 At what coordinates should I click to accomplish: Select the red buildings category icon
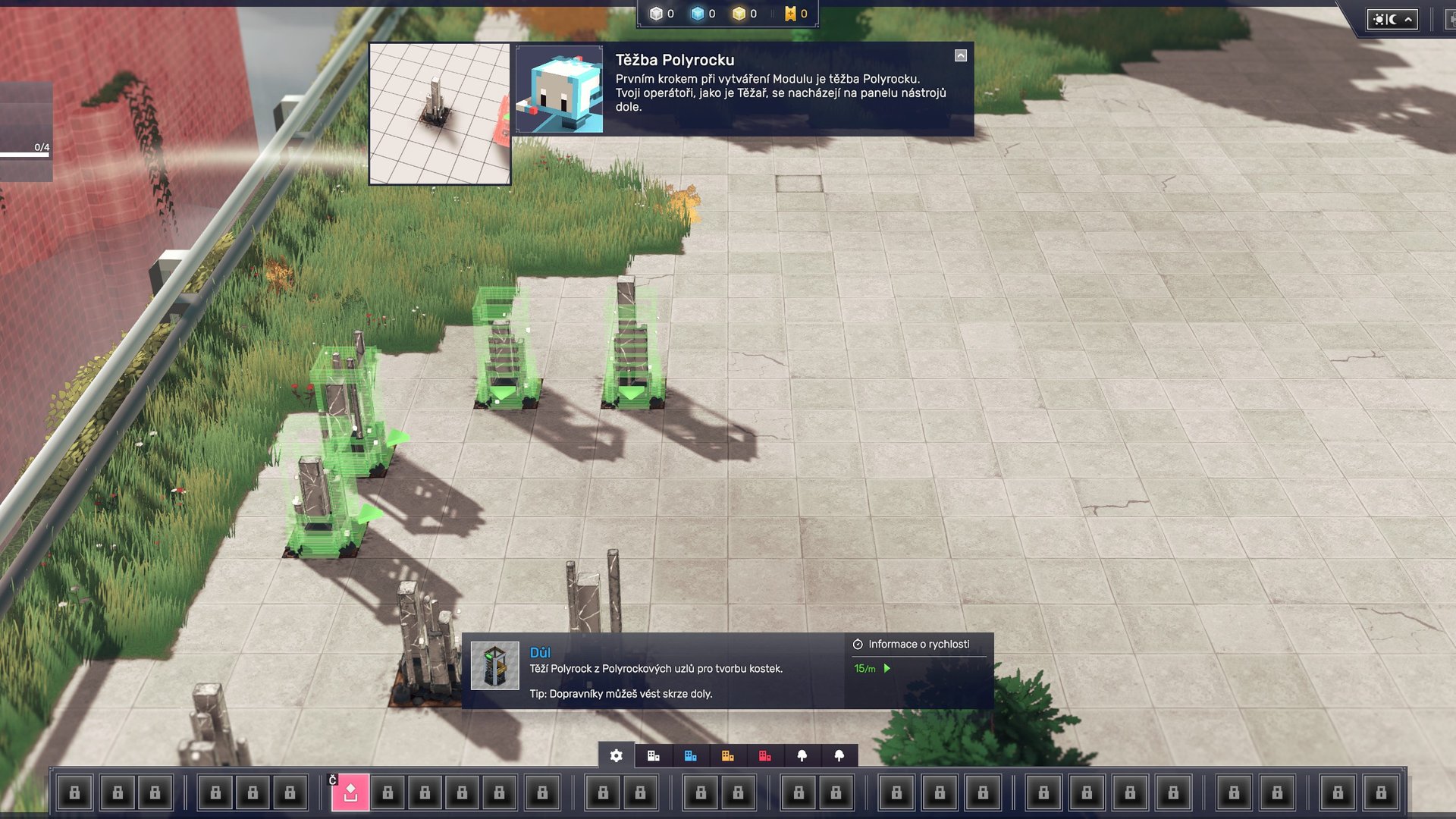pyautogui.click(x=765, y=755)
